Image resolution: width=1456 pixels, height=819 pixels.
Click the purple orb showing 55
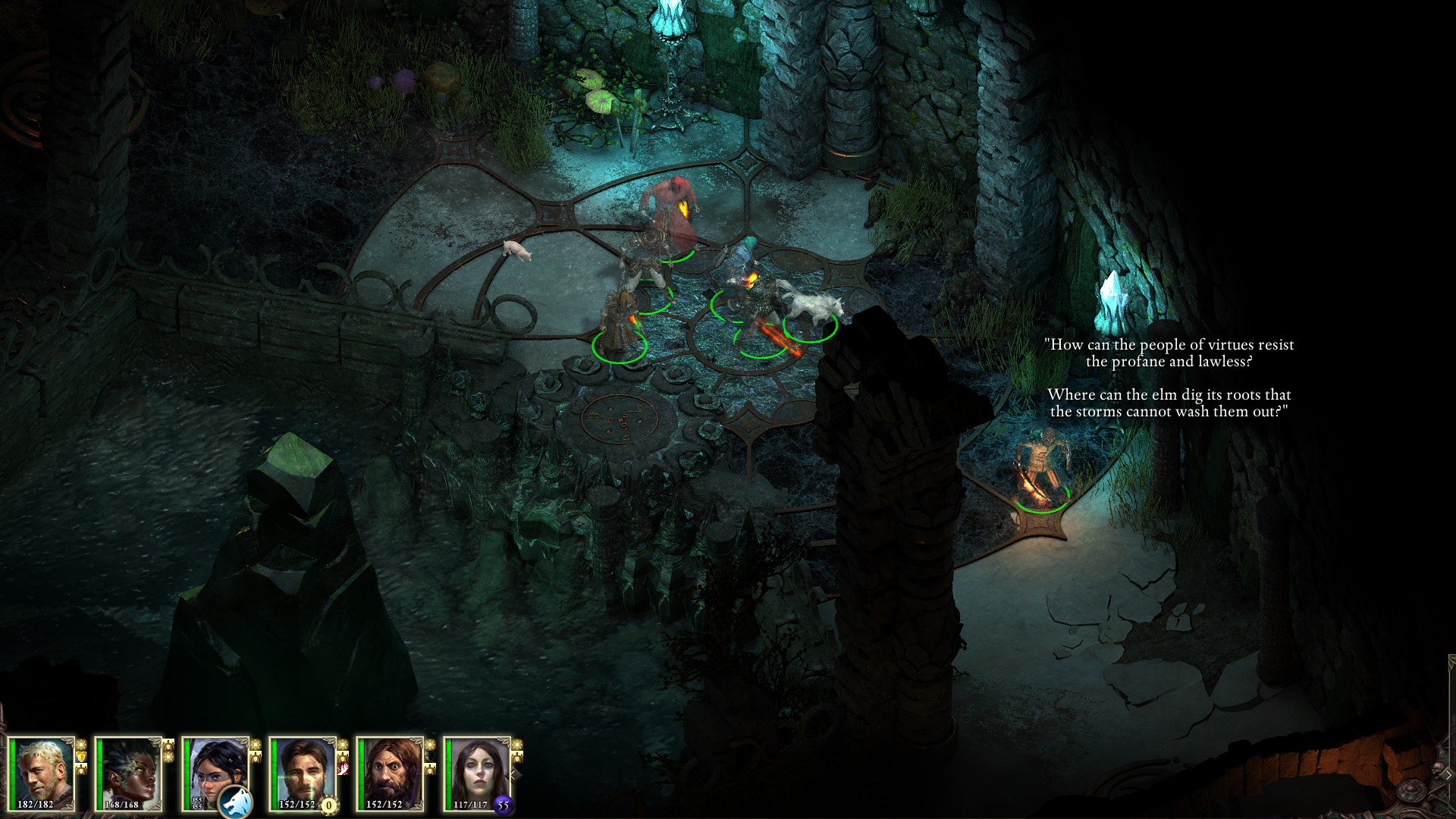(x=504, y=805)
